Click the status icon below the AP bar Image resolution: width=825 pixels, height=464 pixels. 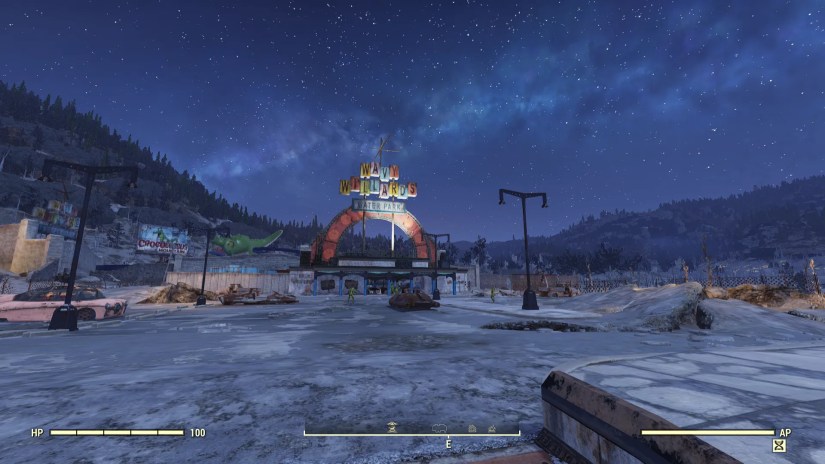779,445
